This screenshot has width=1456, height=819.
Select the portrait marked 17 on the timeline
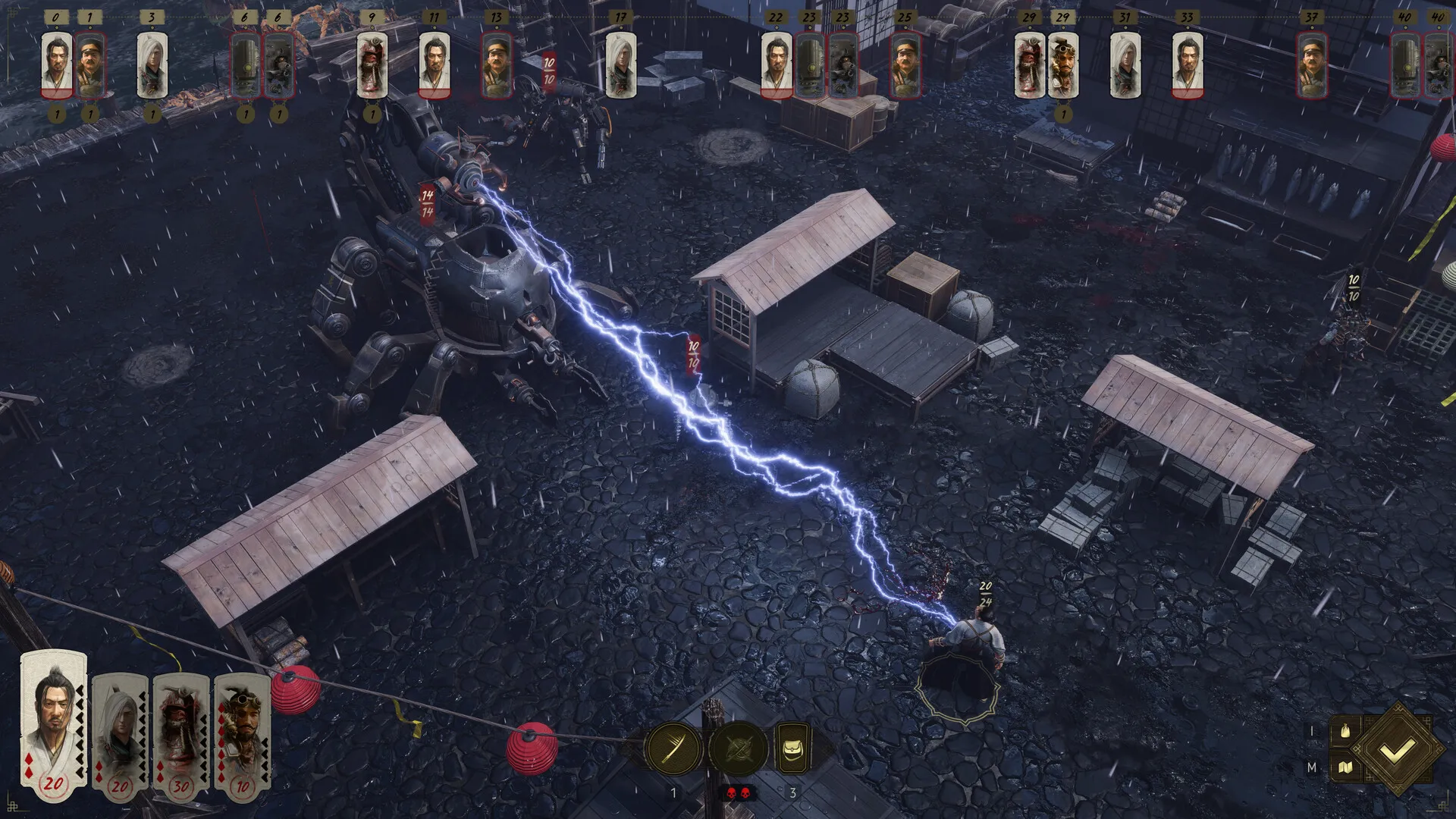[620, 67]
